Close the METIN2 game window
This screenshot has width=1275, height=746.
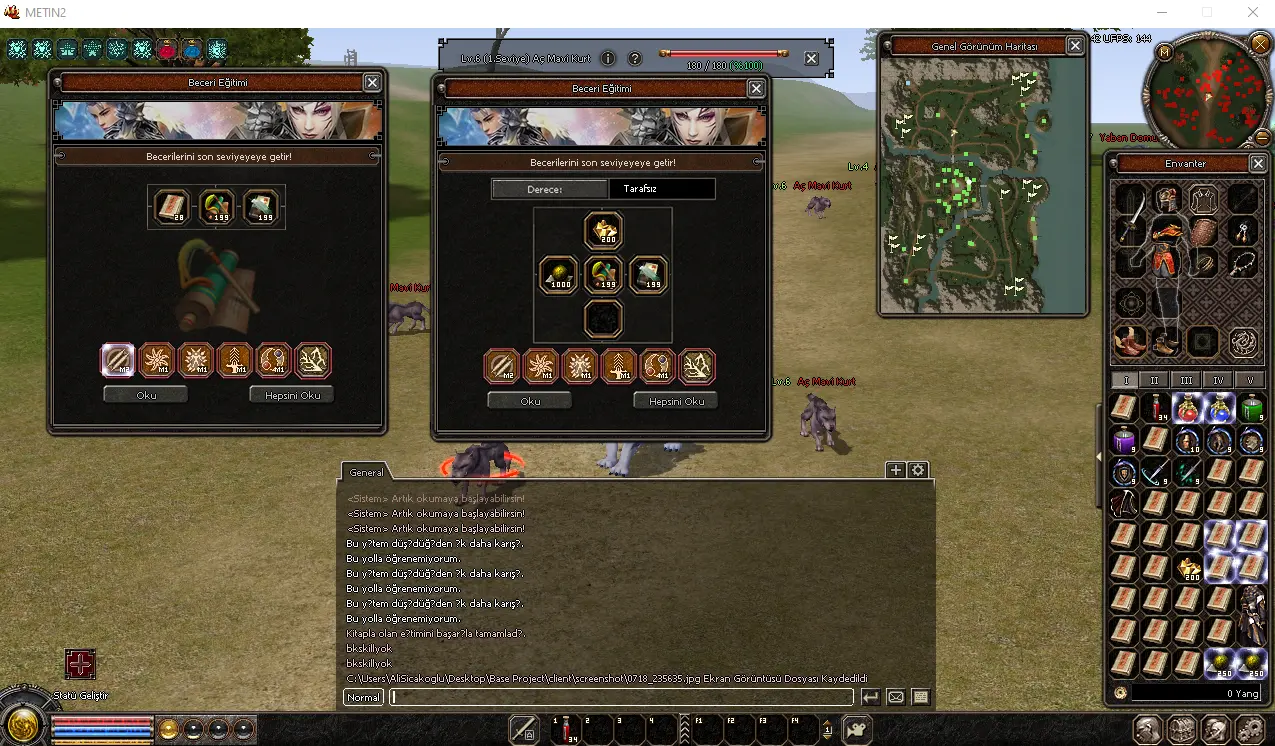(x=1253, y=13)
